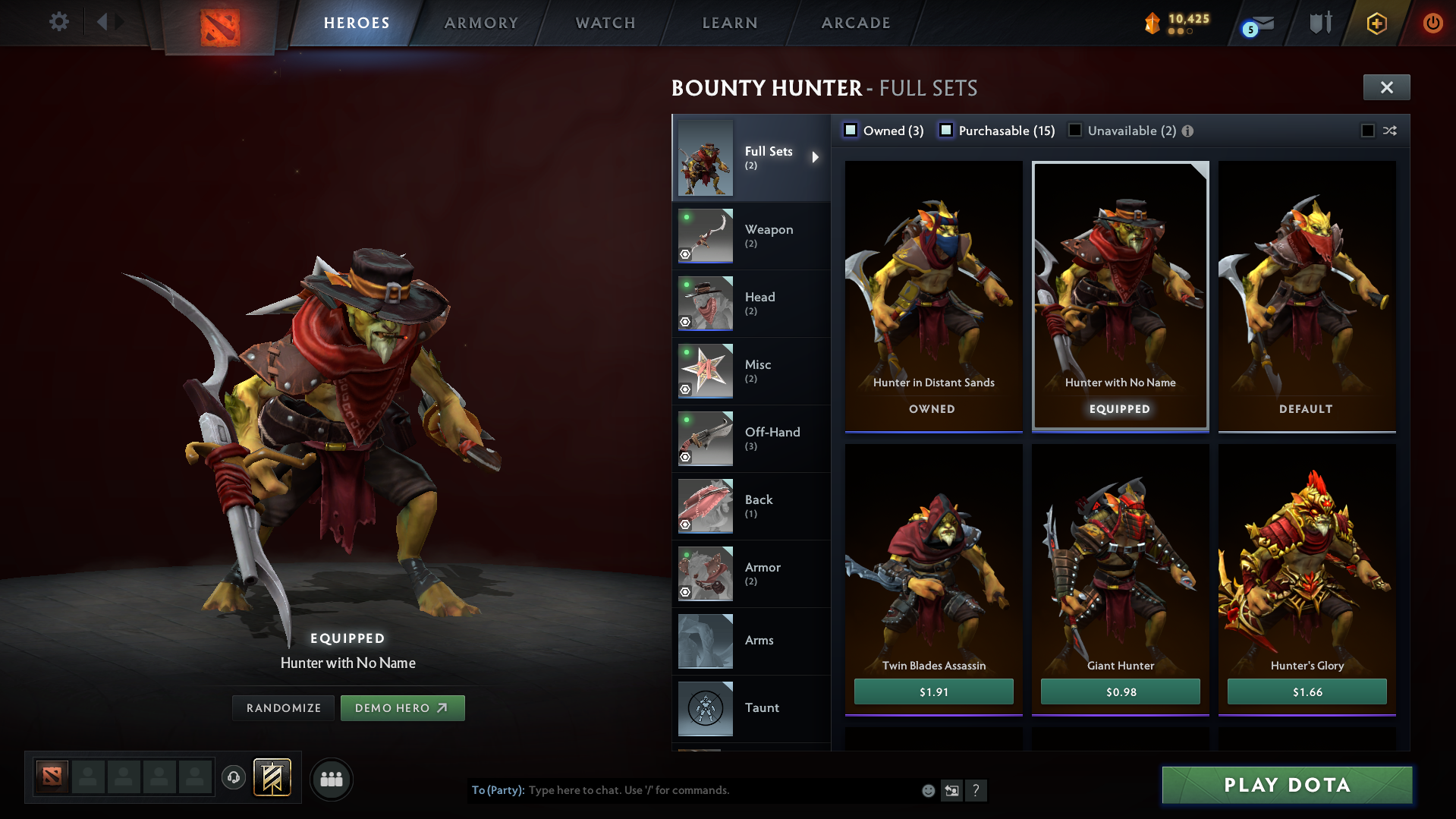Image resolution: width=1456 pixels, height=819 pixels.
Task: Click the headset voice chat icon
Action: tap(234, 779)
